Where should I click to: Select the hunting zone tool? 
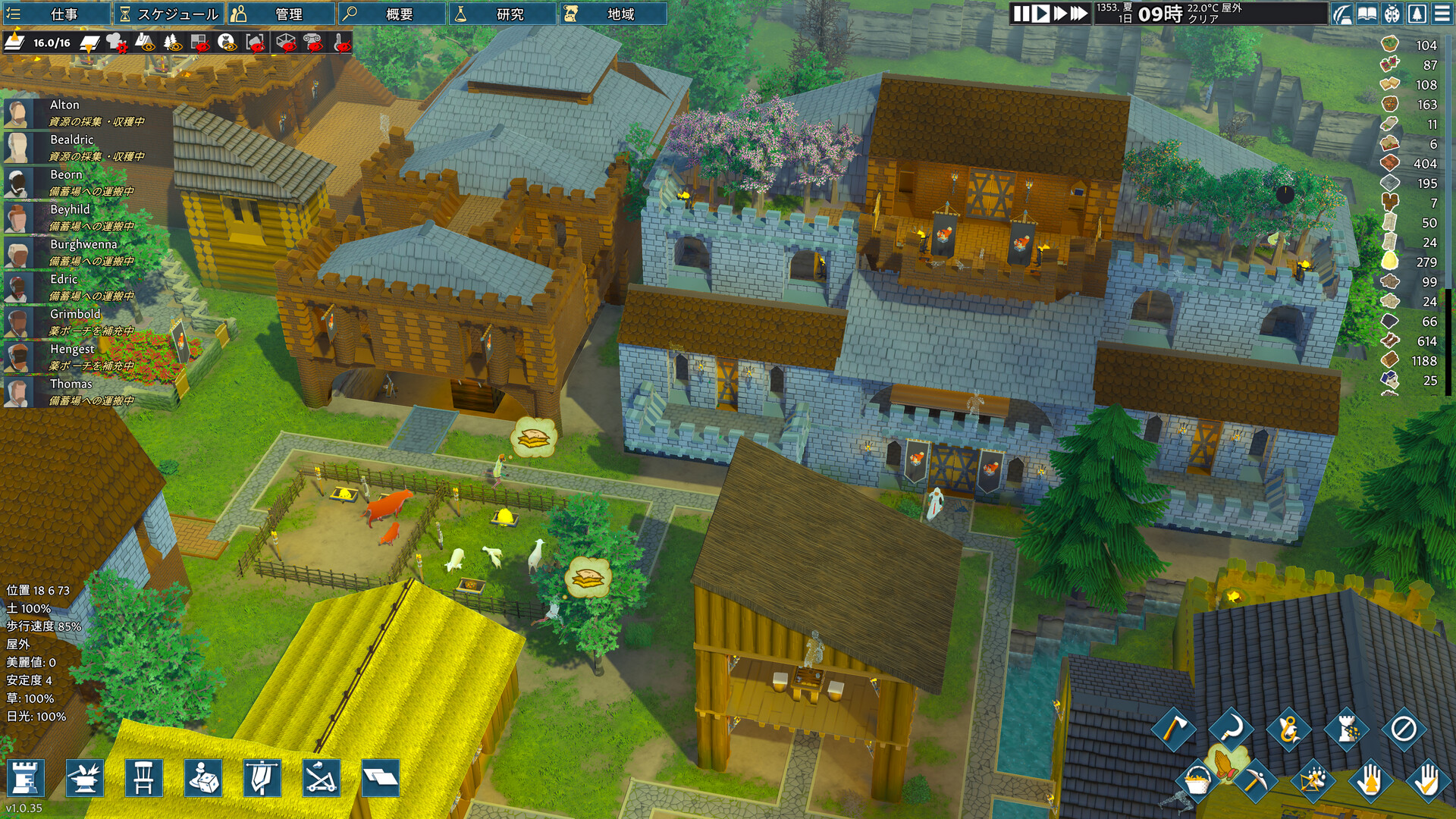click(1313, 782)
